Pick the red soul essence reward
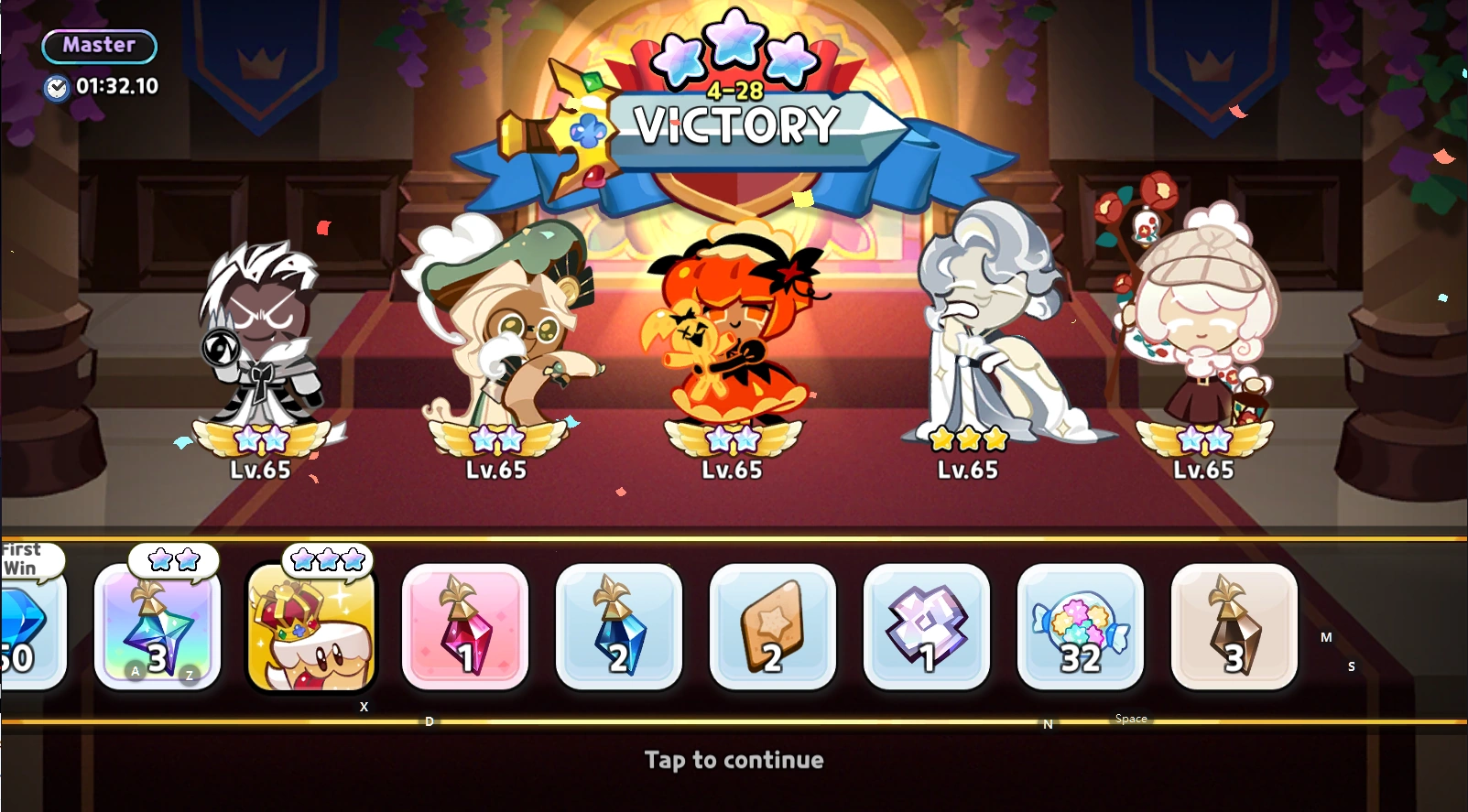The height and width of the screenshot is (812, 1468). [465, 629]
